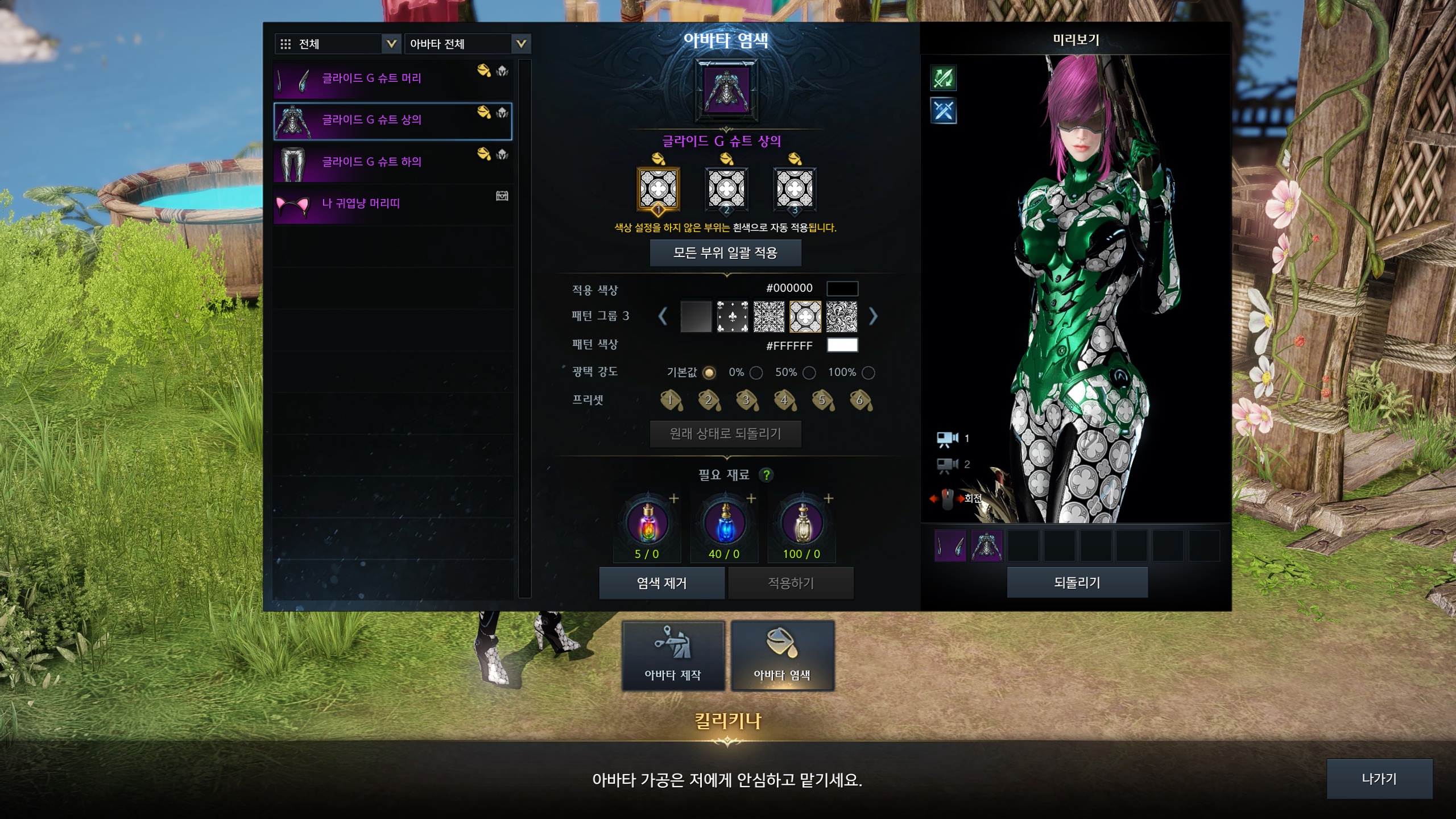Set gloss intensity to 100%
Image resolution: width=1456 pixels, height=819 pixels.
point(868,373)
